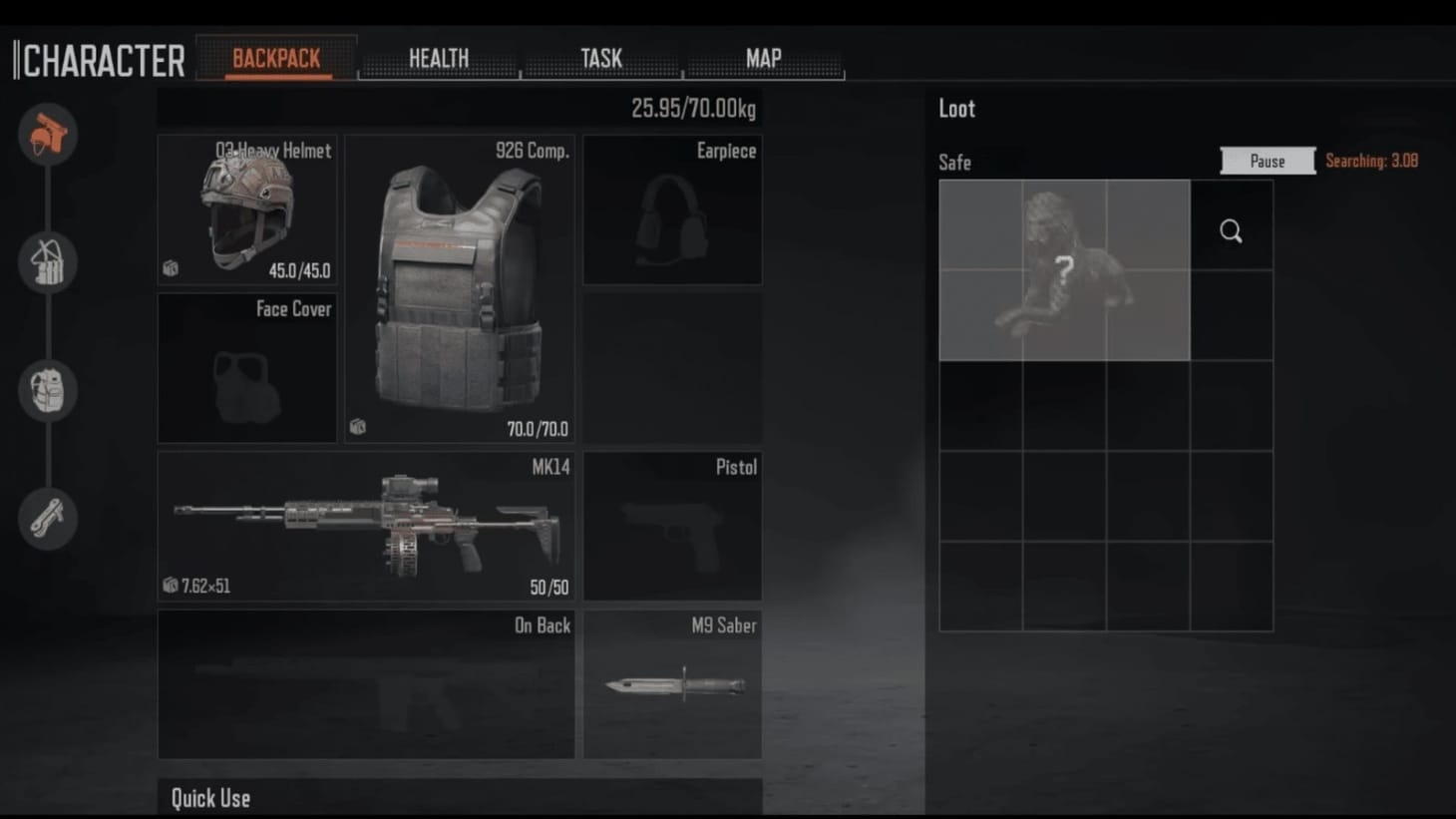Open the MAP tab
The height and width of the screenshot is (819, 1456).
pyautogui.click(x=763, y=59)
